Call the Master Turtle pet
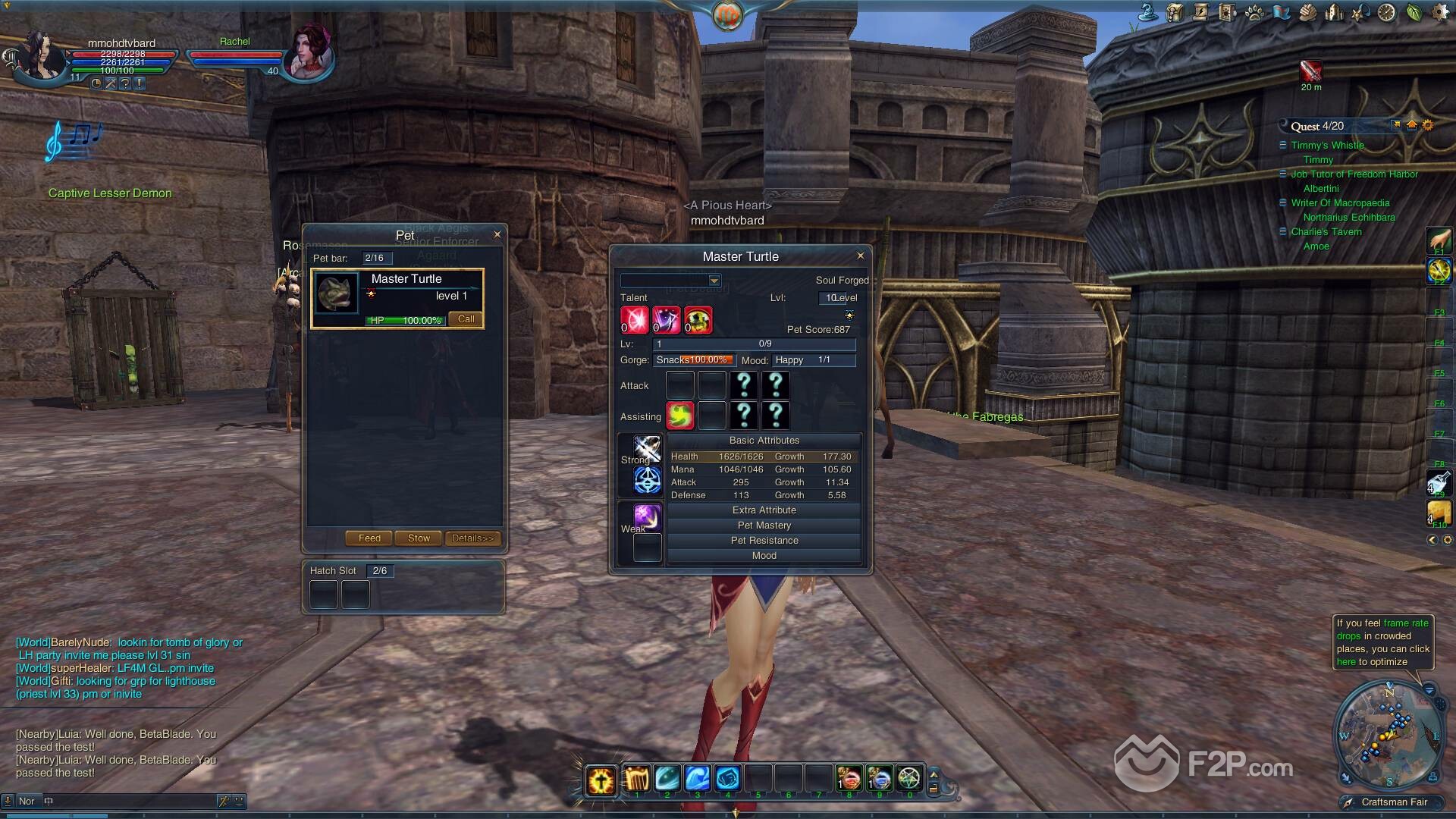 click(x=466, y=319)
